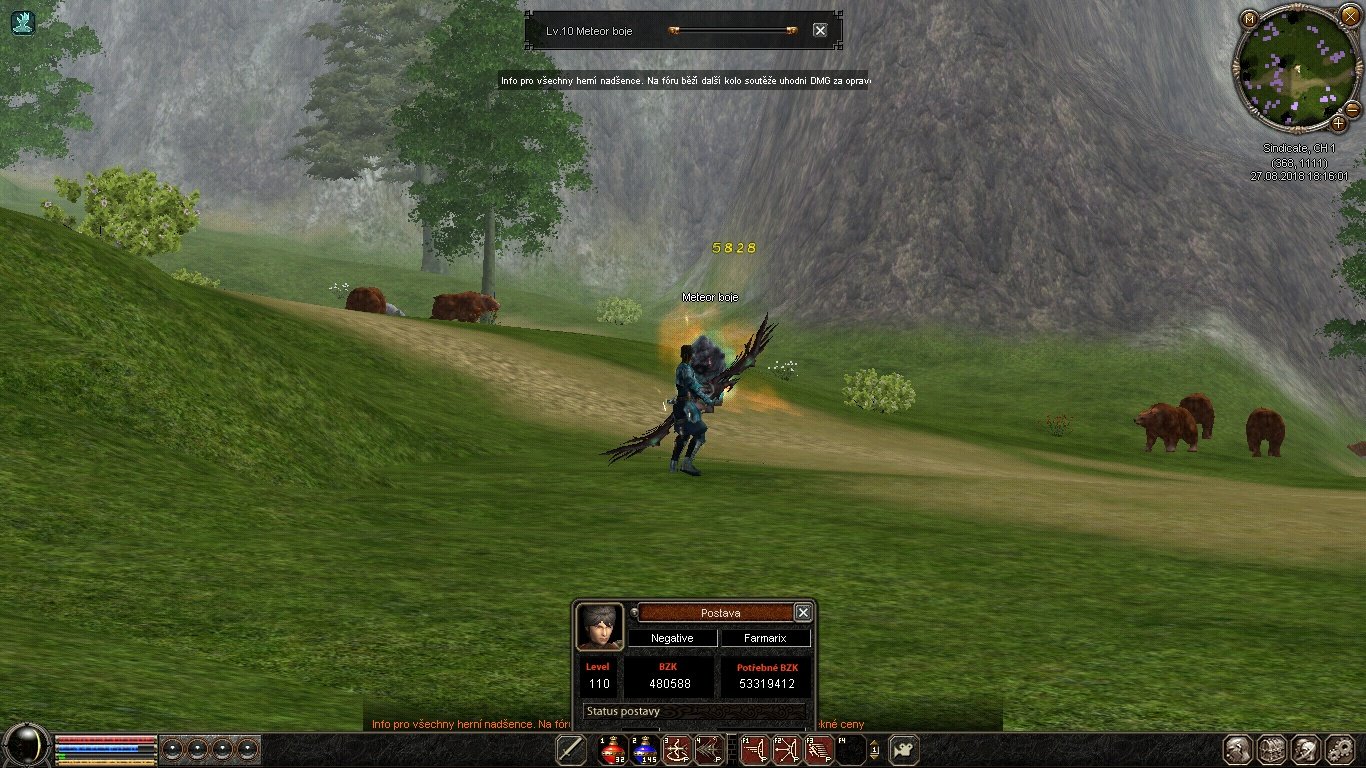The width and height of the screenshot is (1366, 768).
Task: Zoom in the minimap with the plus button
Action: (1338, 125)
